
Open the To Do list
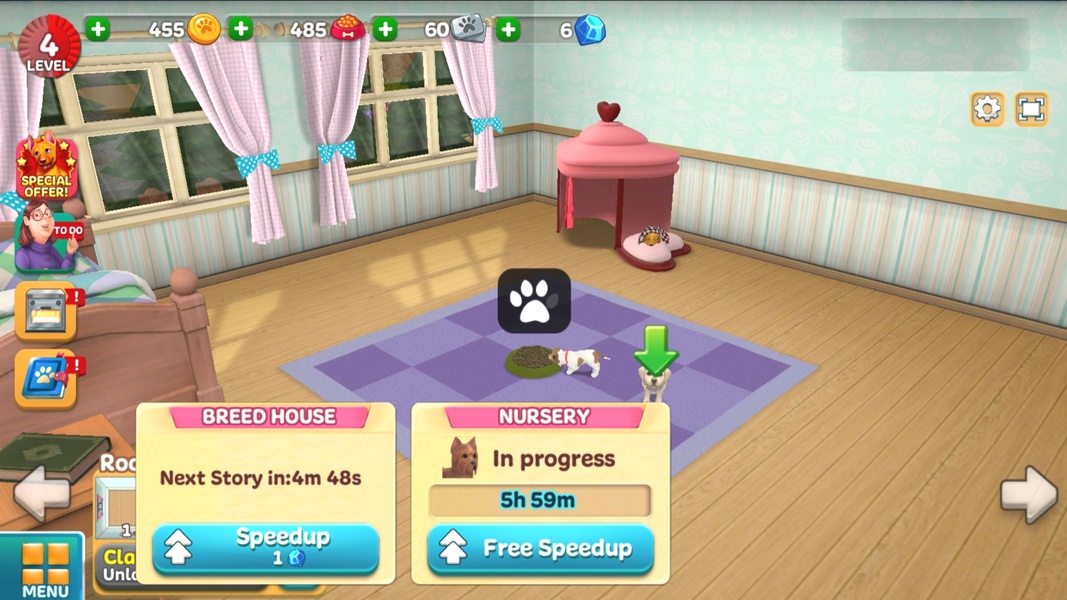pyautogui.click(x=48, y=238)
